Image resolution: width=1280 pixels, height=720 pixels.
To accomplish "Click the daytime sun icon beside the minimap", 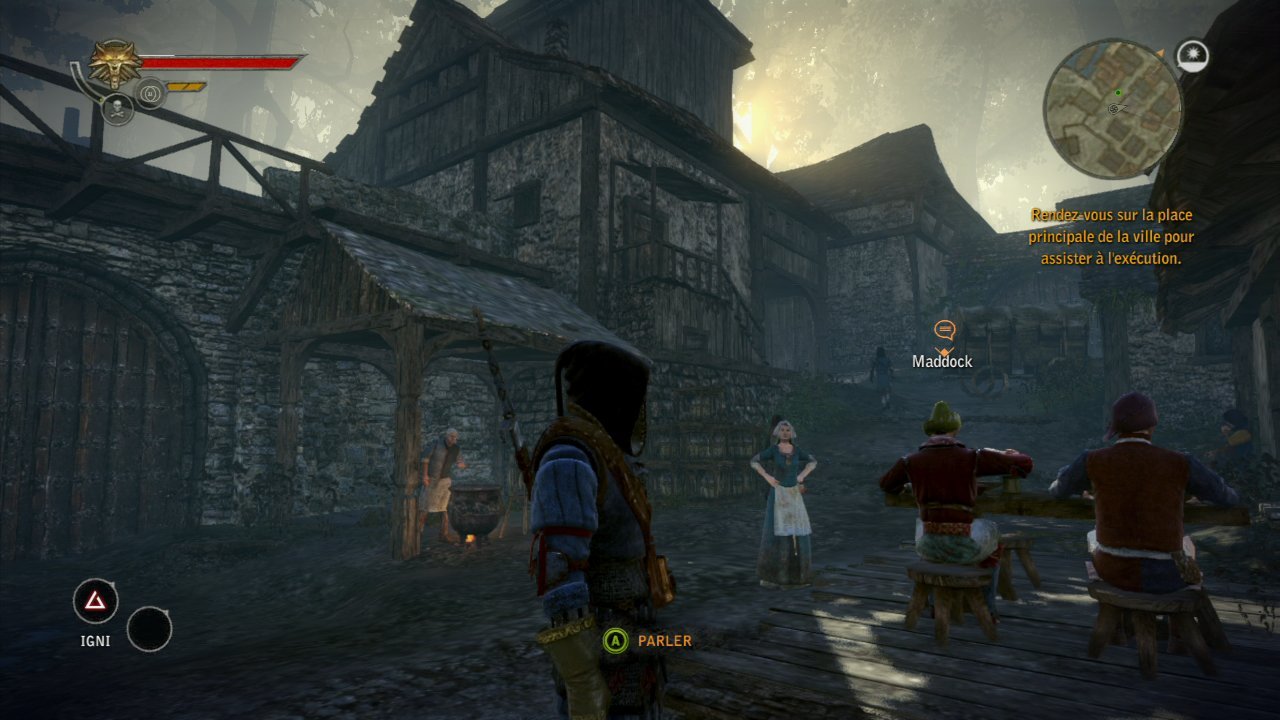I will coord(1194,56).
